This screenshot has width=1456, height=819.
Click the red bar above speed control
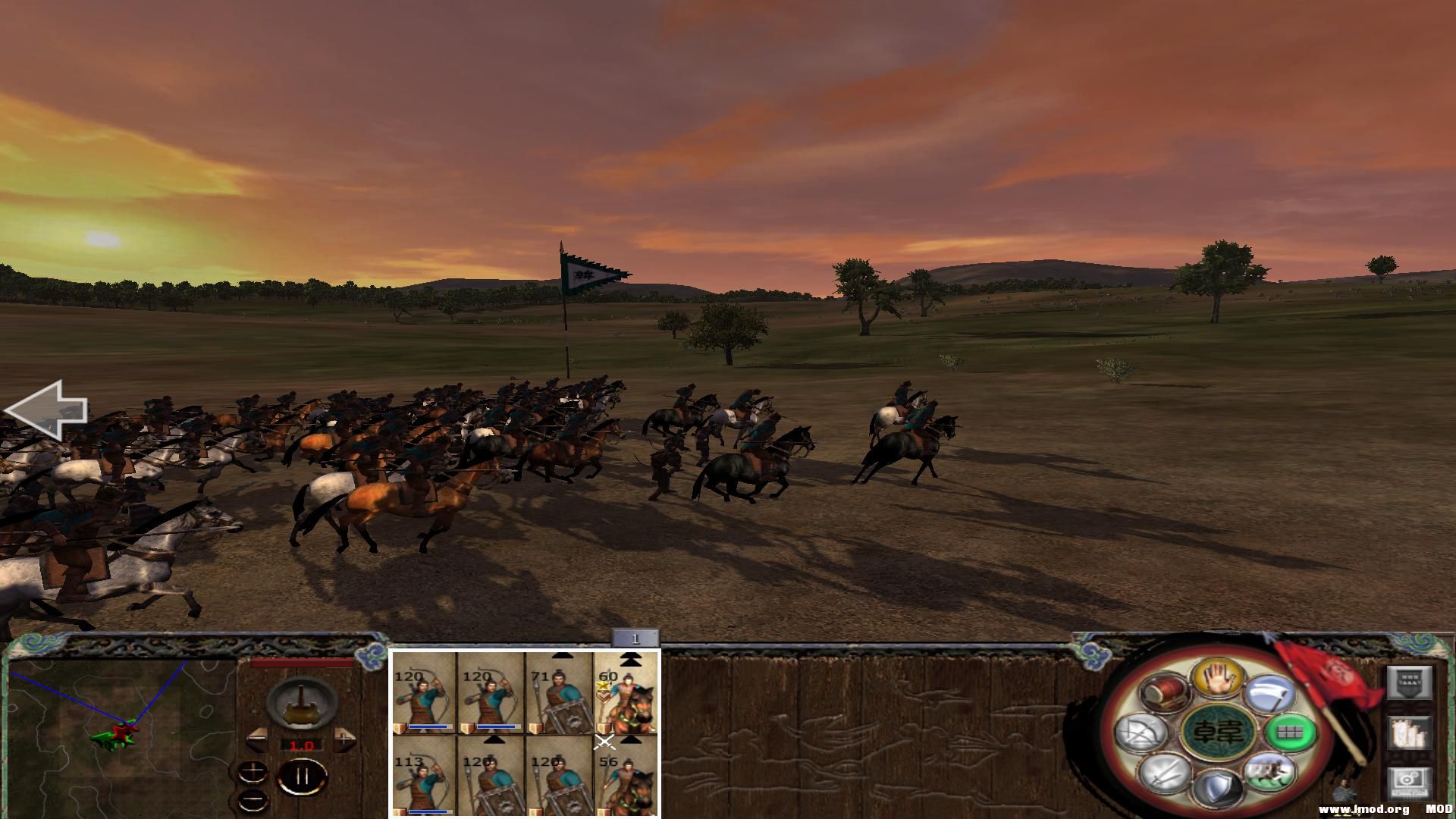[x=302, y=663]
